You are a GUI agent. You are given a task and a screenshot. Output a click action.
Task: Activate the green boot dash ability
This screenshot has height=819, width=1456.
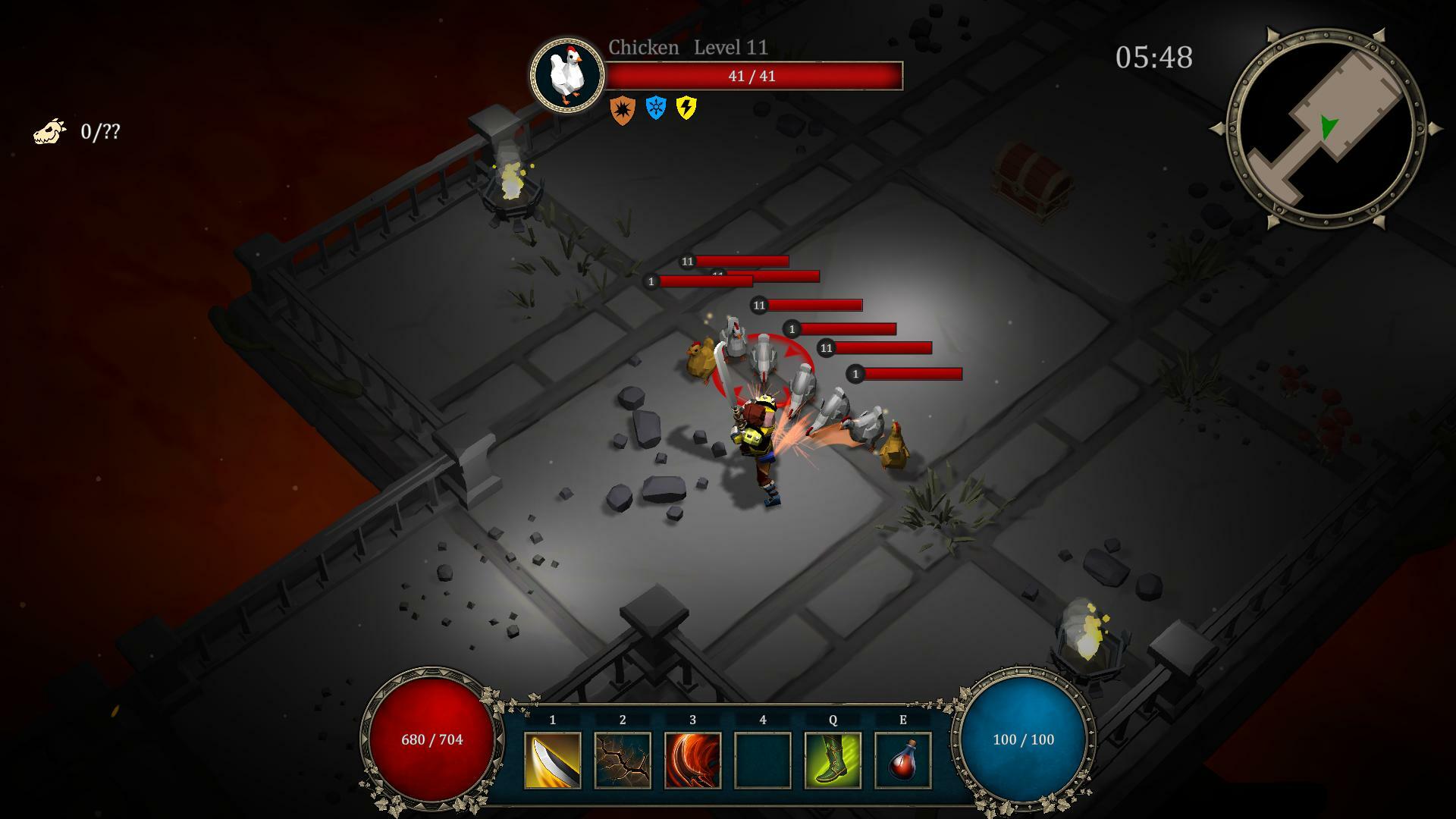pos(833,760)
